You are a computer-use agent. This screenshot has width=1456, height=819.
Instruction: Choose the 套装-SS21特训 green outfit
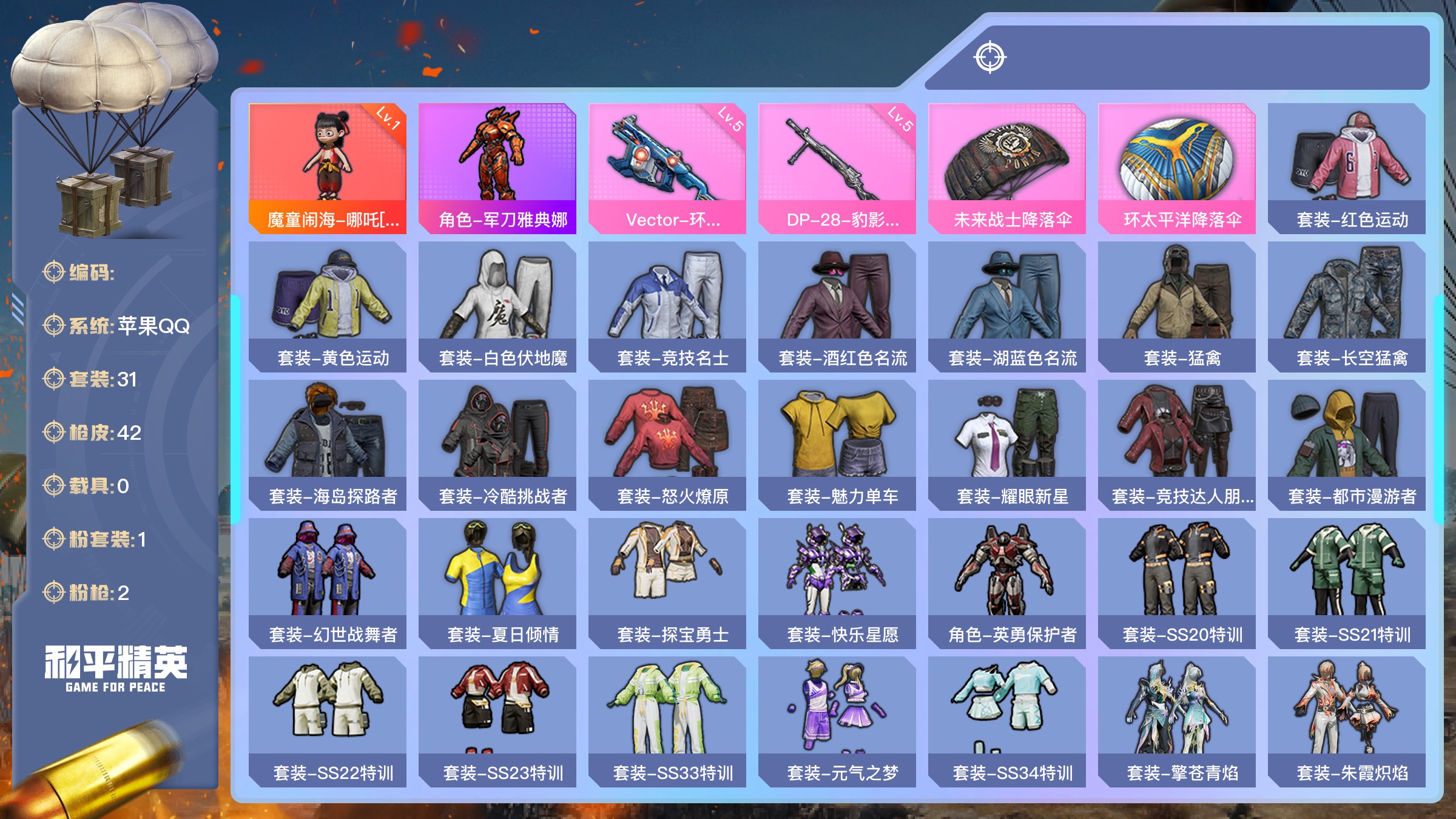click(1347, 583)
